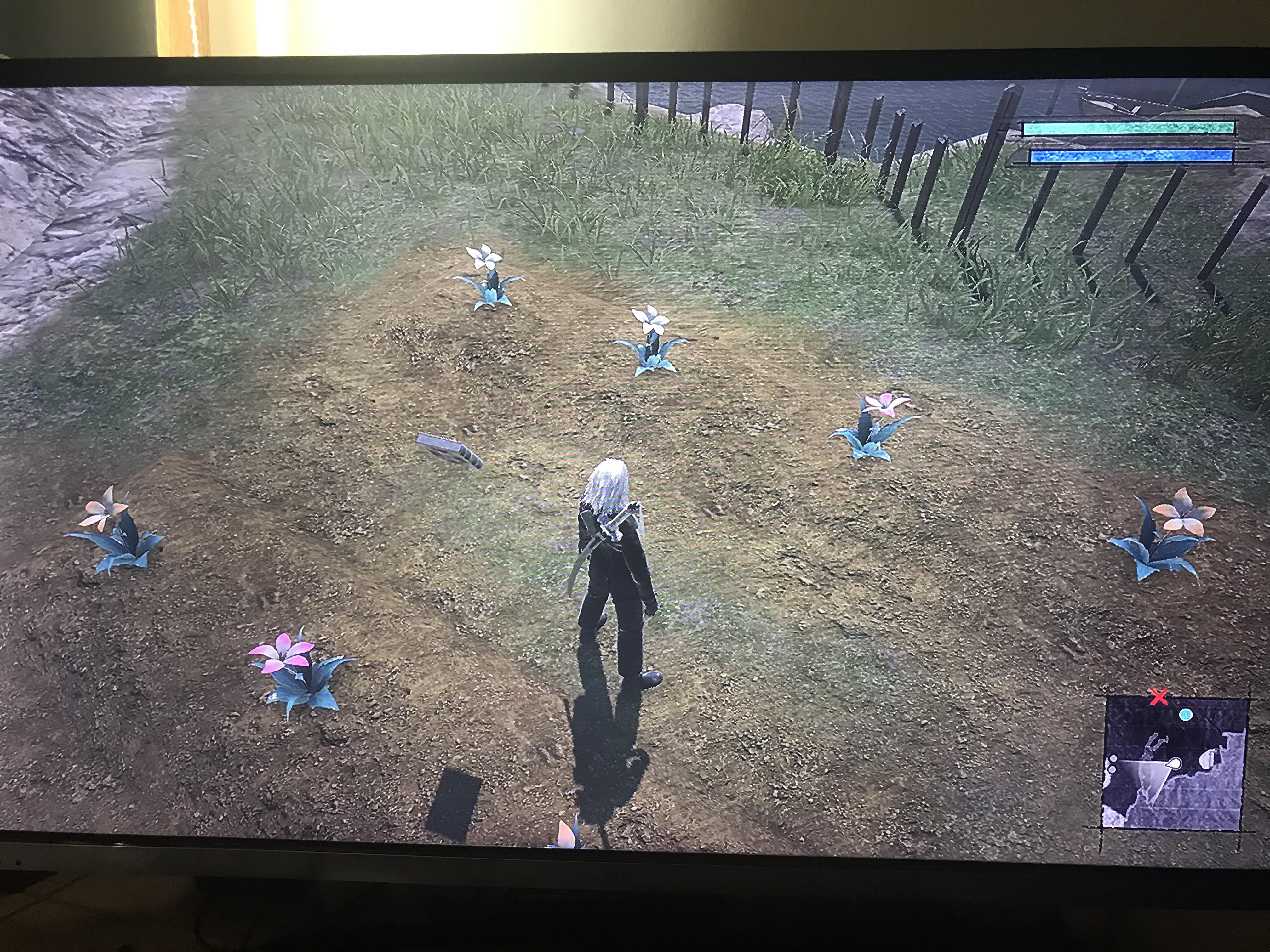Screen dimensions: 1270x952
Task: Click the red X marker on the minimap
Action: pyautogui.click(x=1159, y=697)
